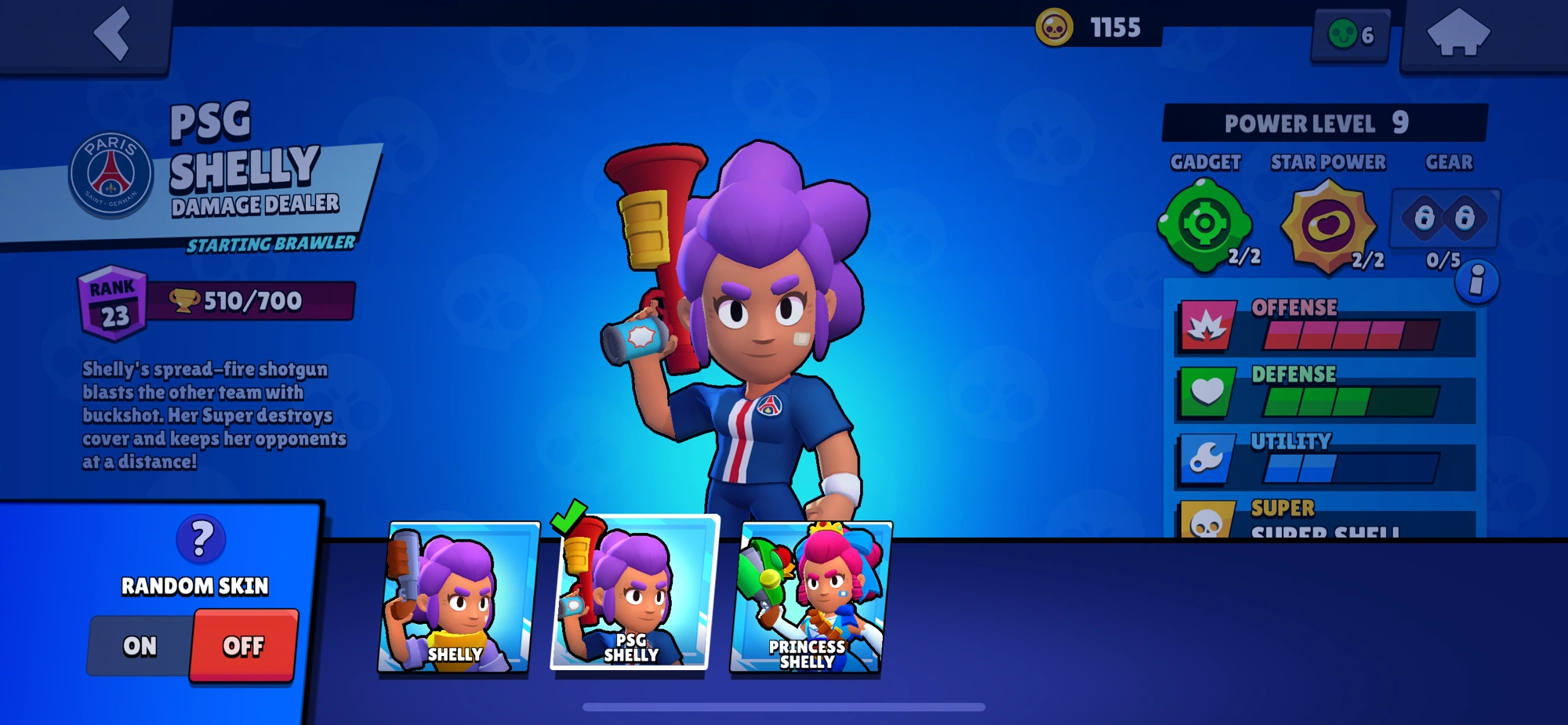Keep Random Skin set to OFF
This screenshot has width=1568, height=725.
pos(243,647)
